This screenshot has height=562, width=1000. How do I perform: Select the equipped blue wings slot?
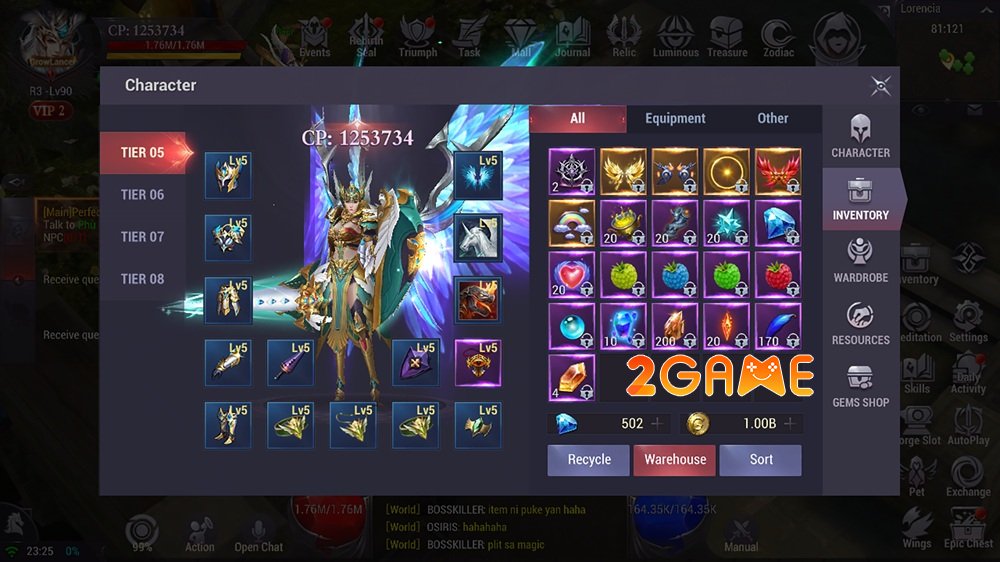[x=478, y=175]
